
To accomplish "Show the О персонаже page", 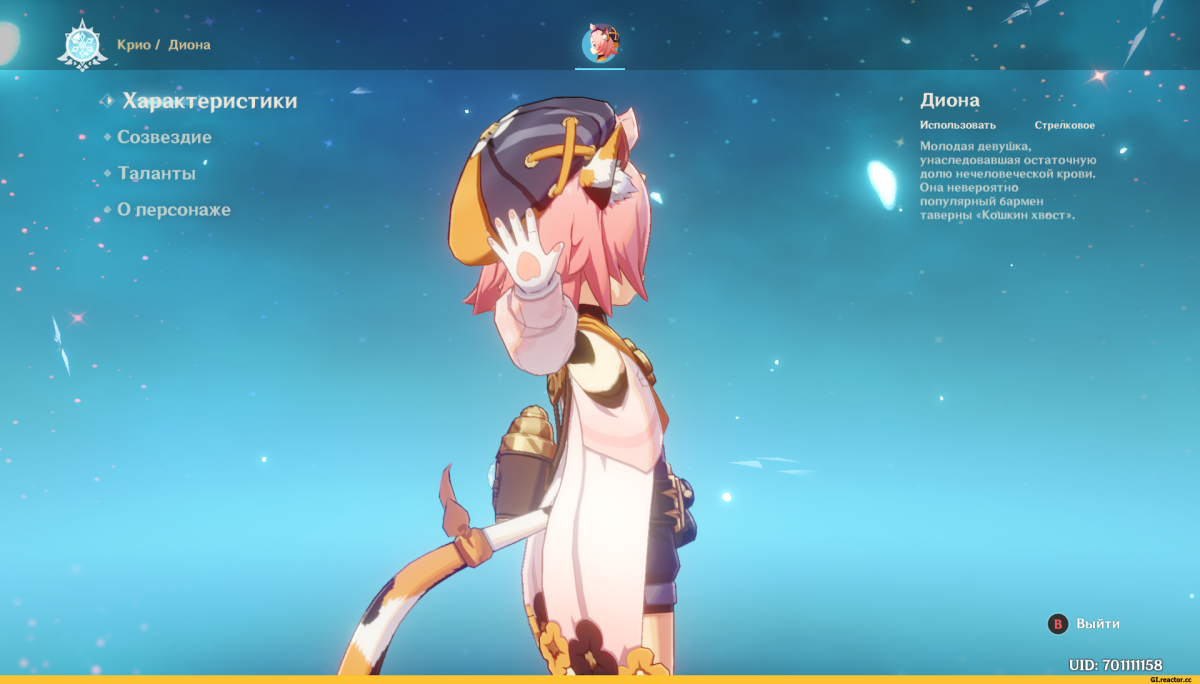I will pos(174,210).
